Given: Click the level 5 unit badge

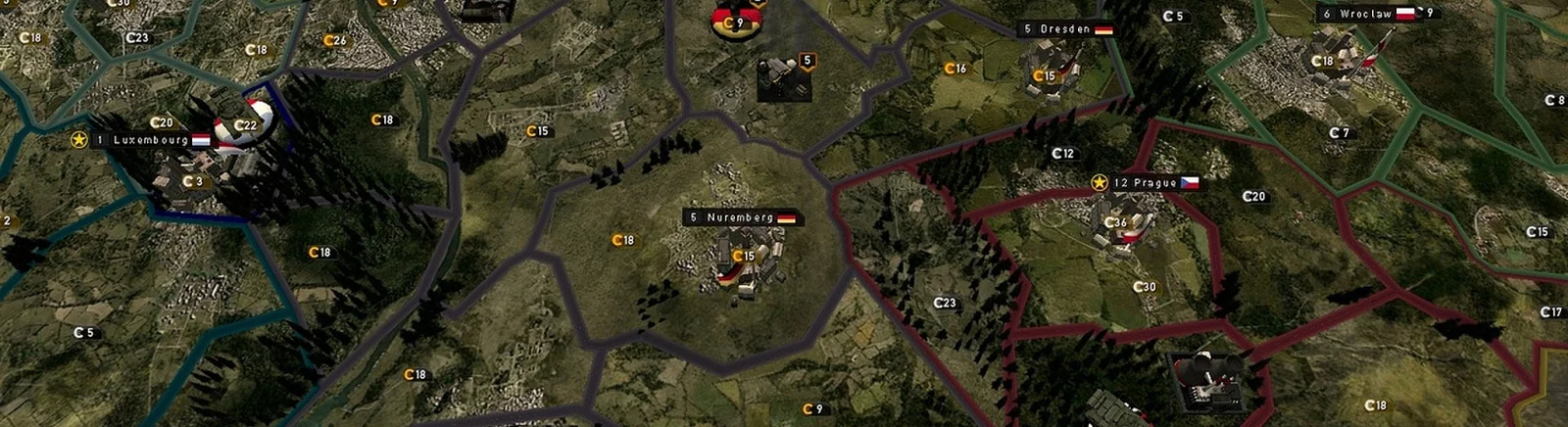Looking at the screenshot, I should coord(808,61).
